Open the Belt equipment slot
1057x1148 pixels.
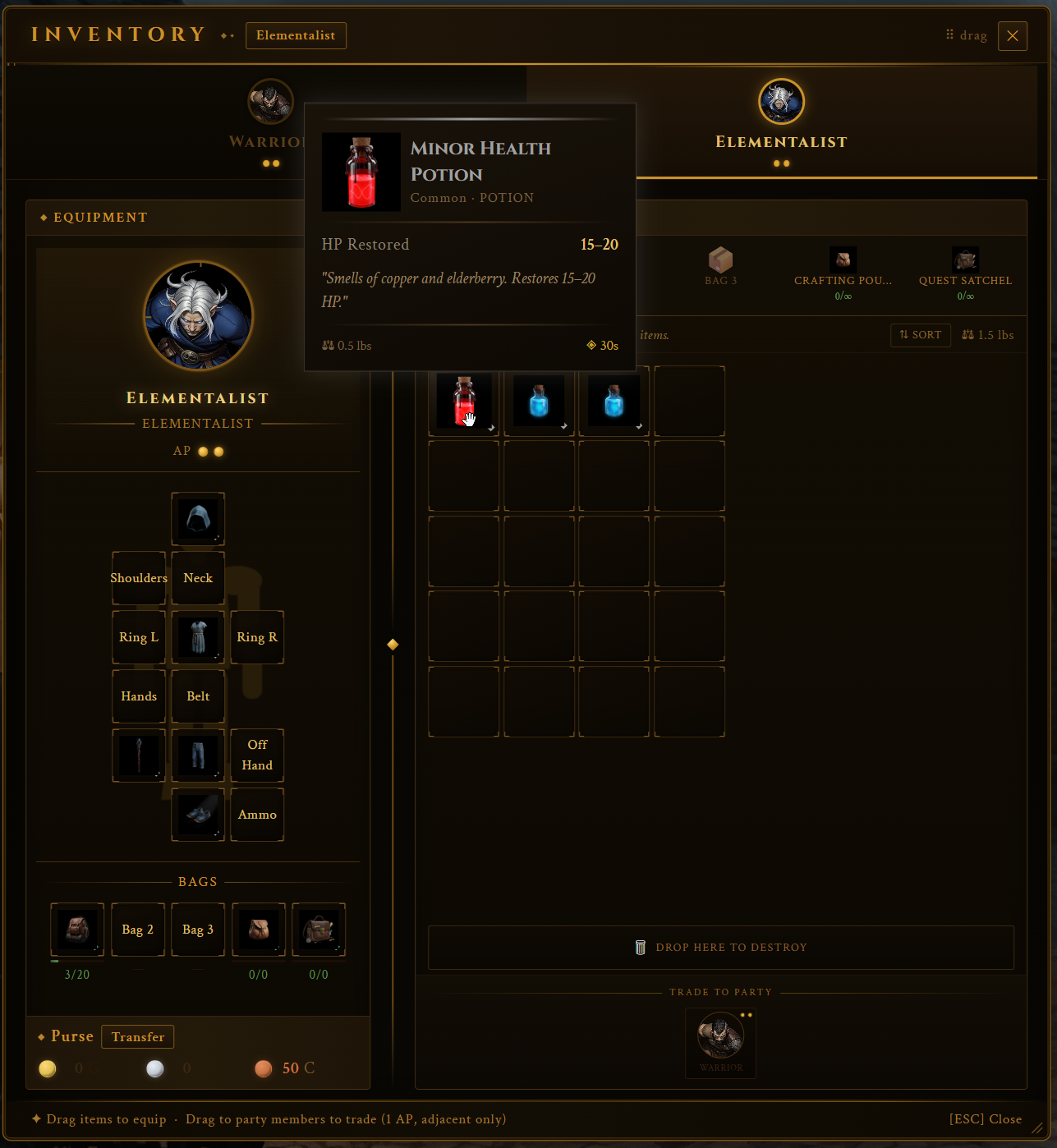[198, 696]
